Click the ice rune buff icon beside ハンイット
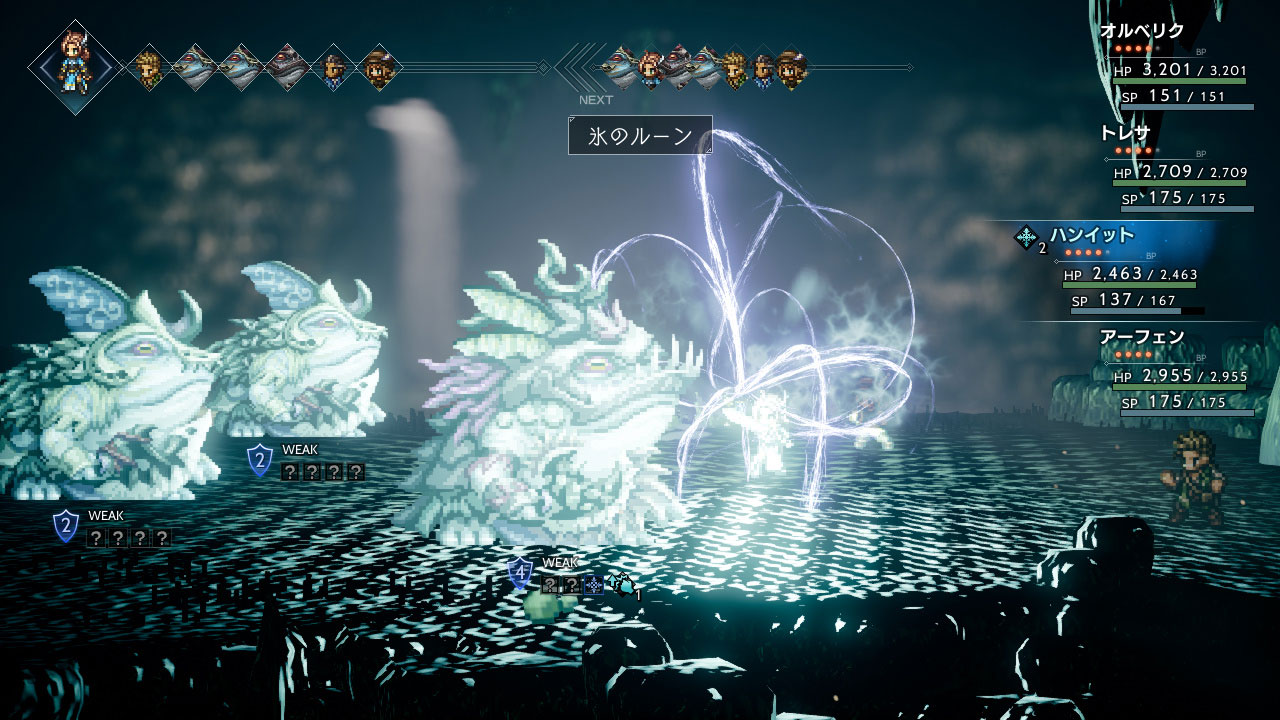 [1025, 237]
